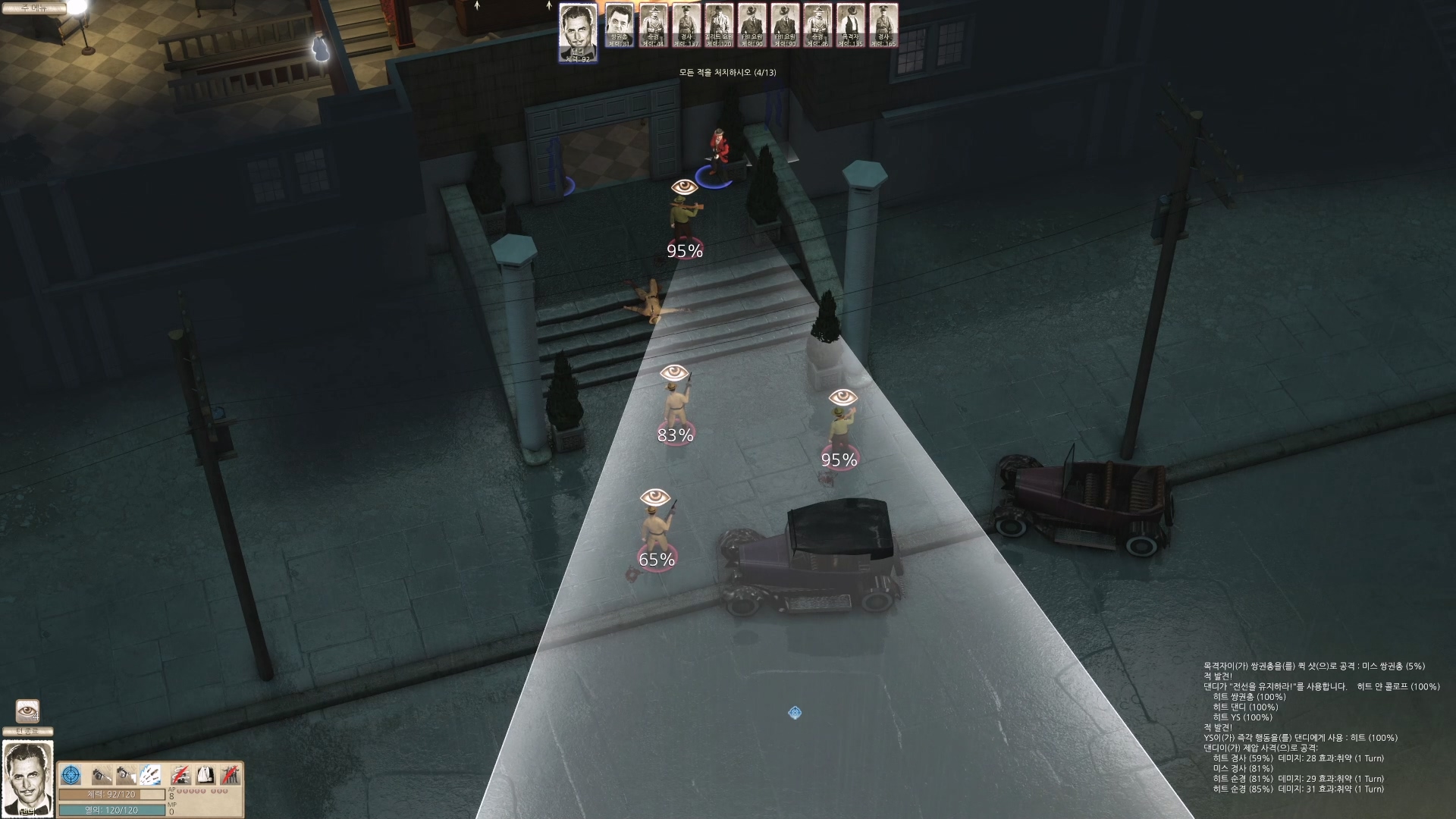Pick the 쌍권총 portrait card
Viewport: 1456px width, 819px height.
(x=620, y=26)
